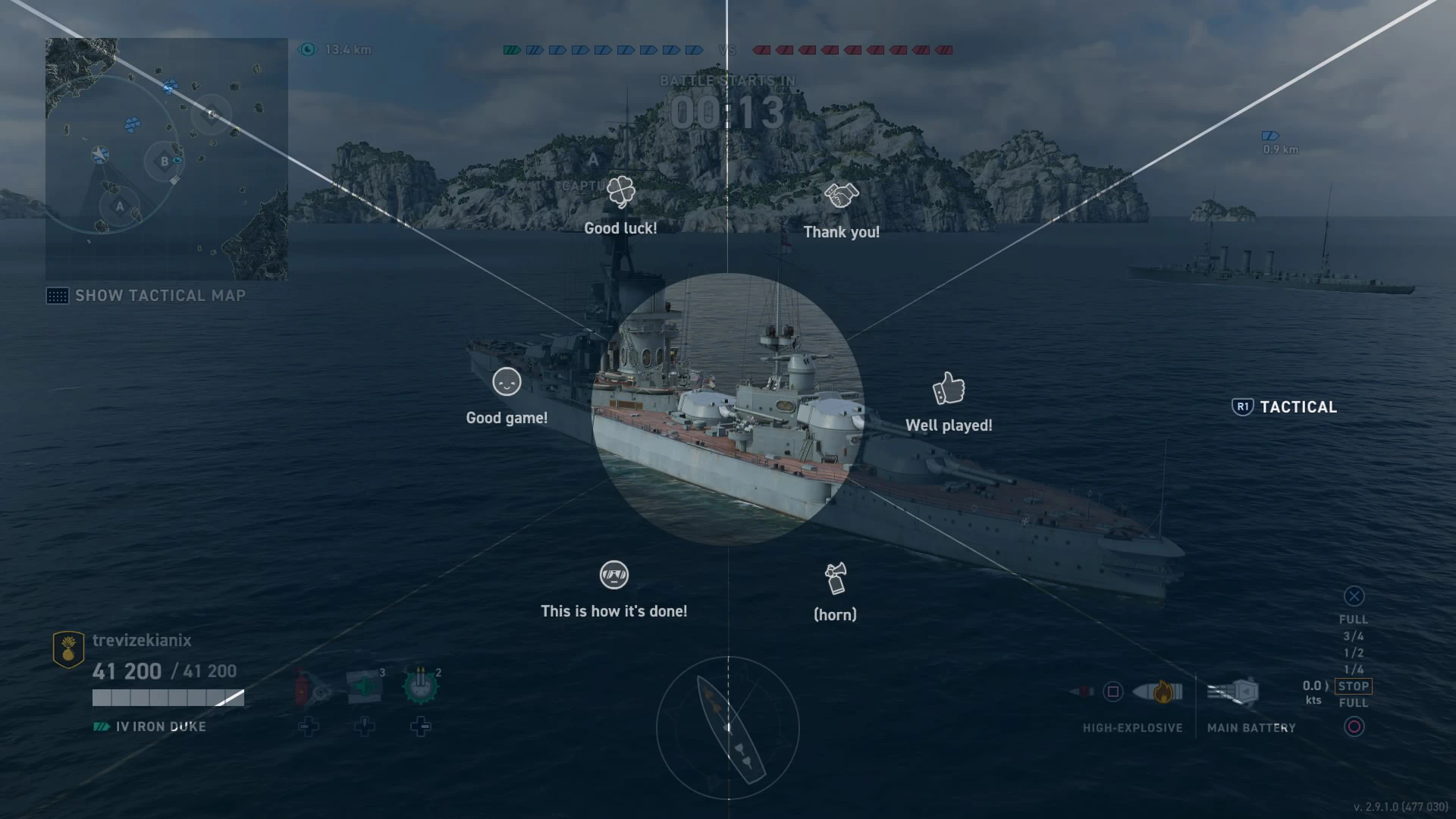Choose the Main Battery weapon icon
Viewport: 1456px width, 819px height.
click(1234, 692)
